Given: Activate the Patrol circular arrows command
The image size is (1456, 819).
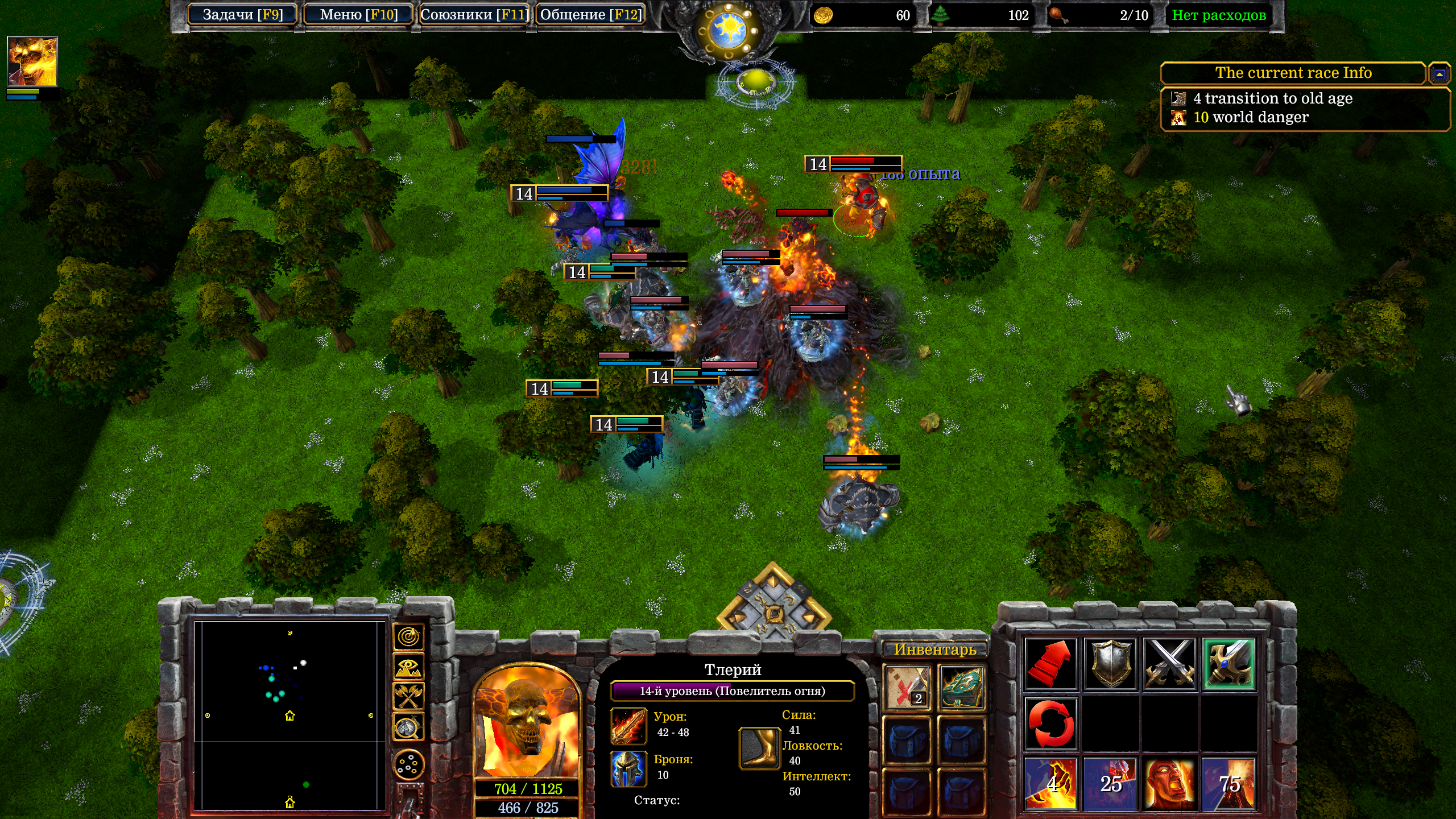Looking at the screenshot, I should click(1050, 723).
